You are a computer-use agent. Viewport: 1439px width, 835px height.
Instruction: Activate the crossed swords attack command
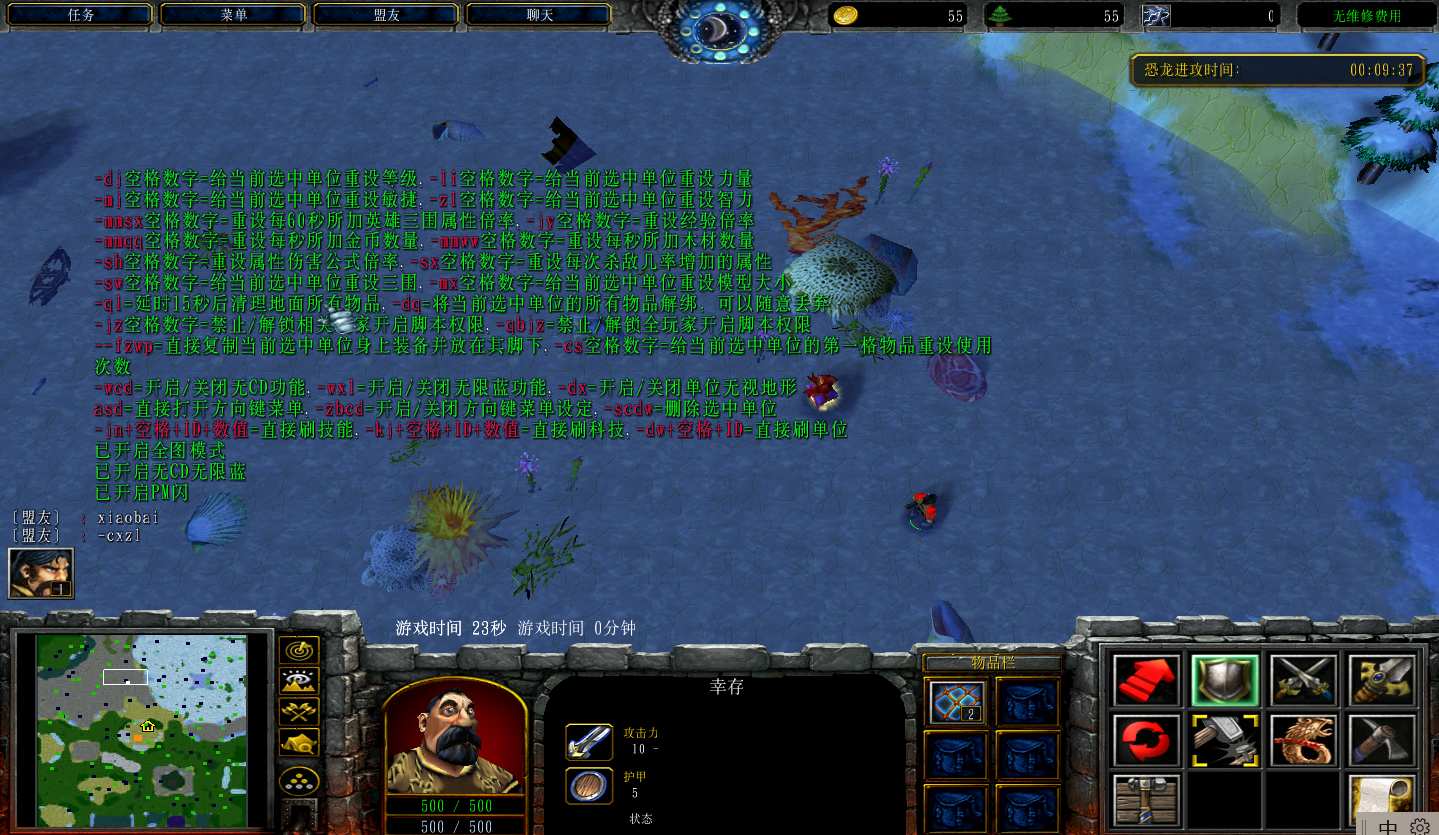tap(1304, 680)
